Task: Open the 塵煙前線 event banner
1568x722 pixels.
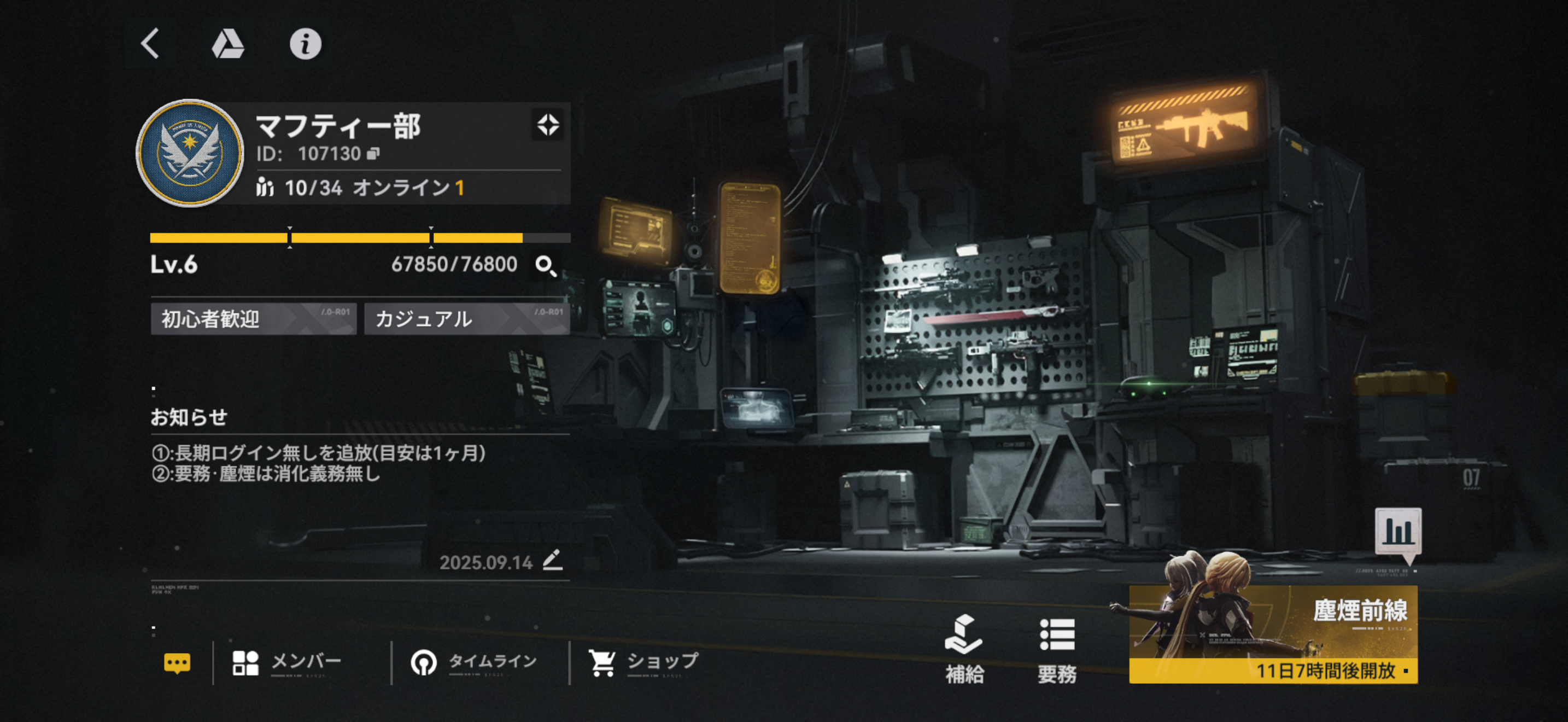Action: 1273,633
